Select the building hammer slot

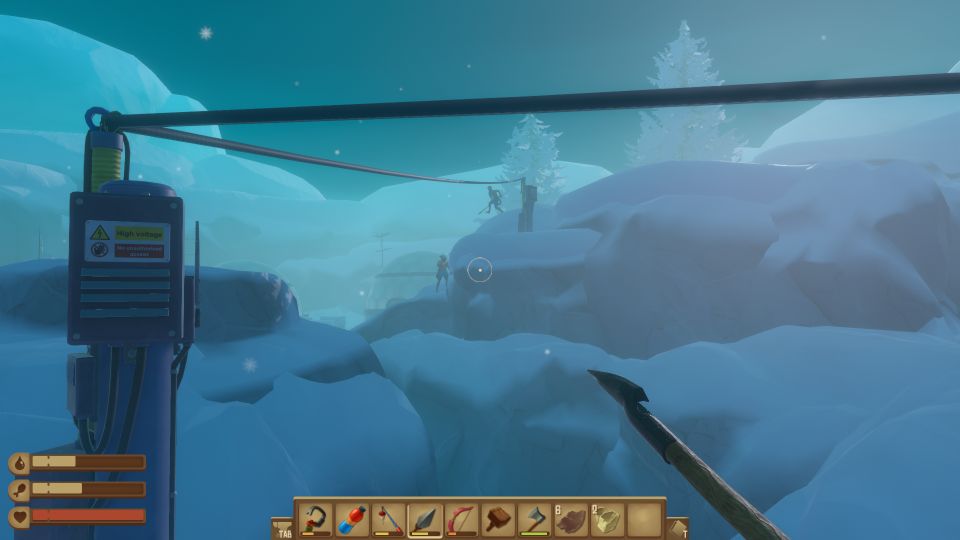498,519
